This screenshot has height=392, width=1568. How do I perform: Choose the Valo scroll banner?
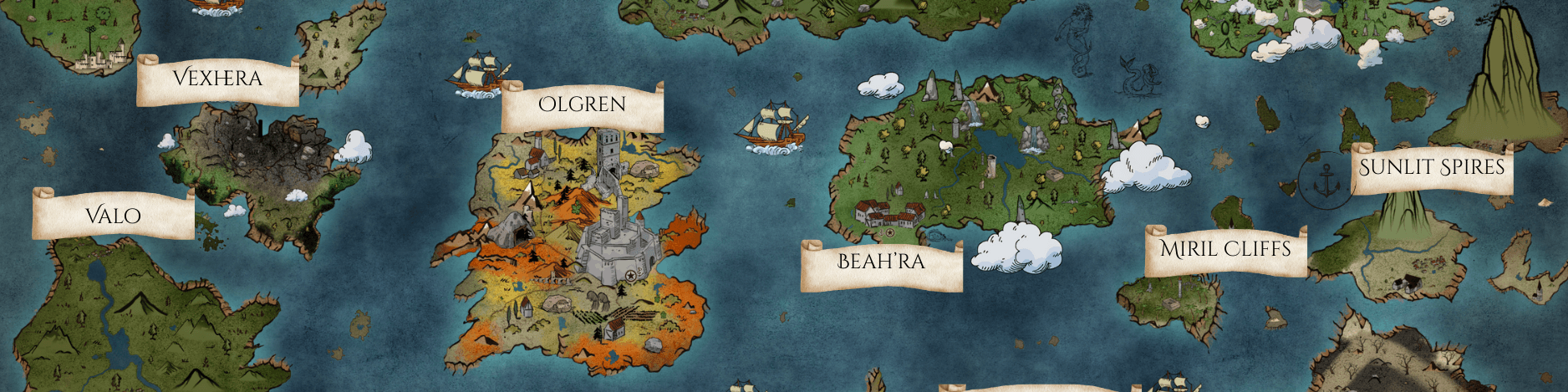(x=114, y=216)
